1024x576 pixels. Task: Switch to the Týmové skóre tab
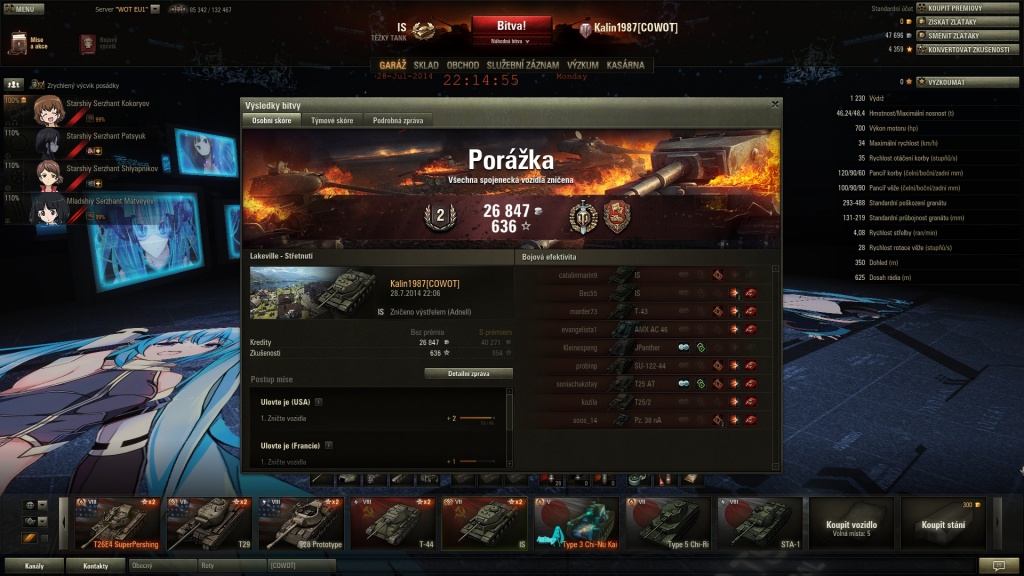coord(332,120)
